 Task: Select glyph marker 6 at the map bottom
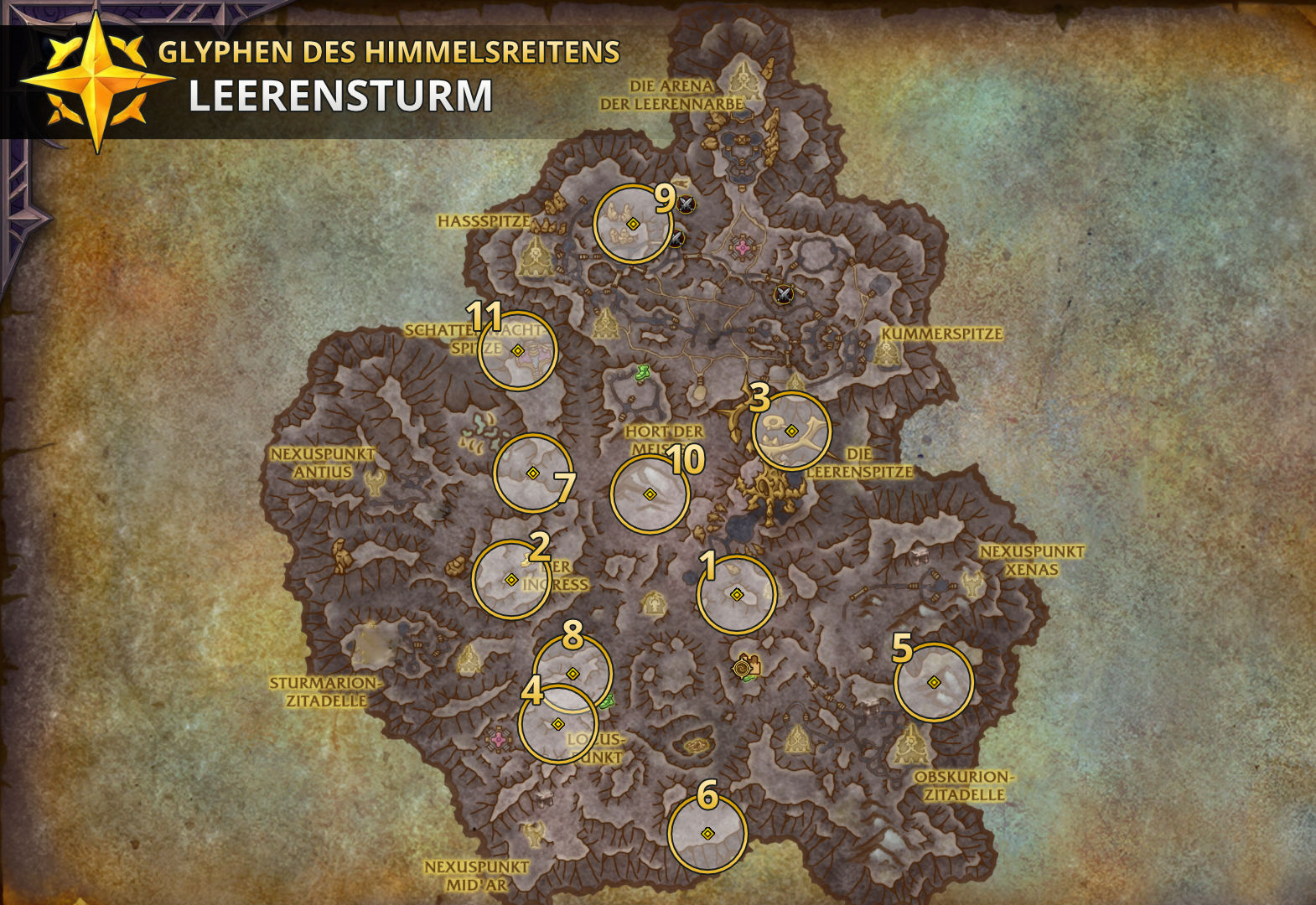pos(707,833)
